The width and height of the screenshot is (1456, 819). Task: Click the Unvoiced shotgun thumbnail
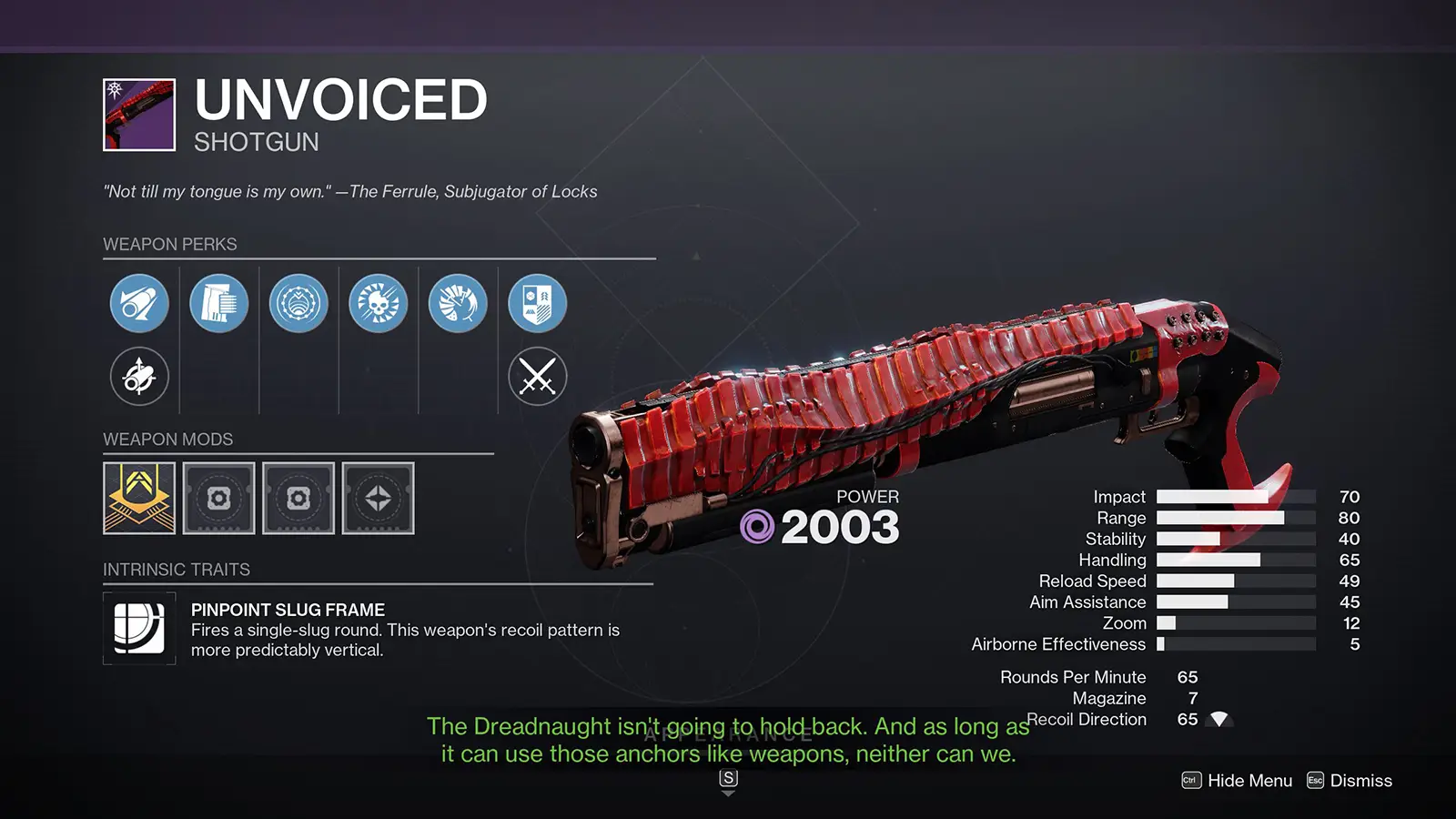point(139,115)
